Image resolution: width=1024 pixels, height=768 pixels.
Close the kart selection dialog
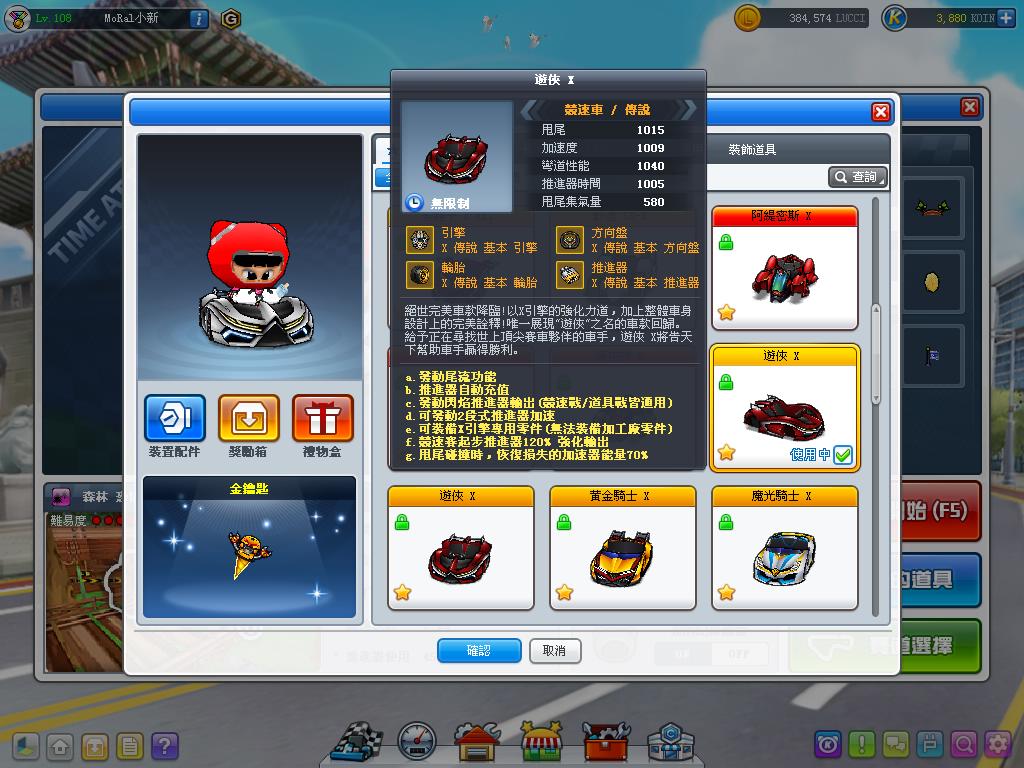880,112
